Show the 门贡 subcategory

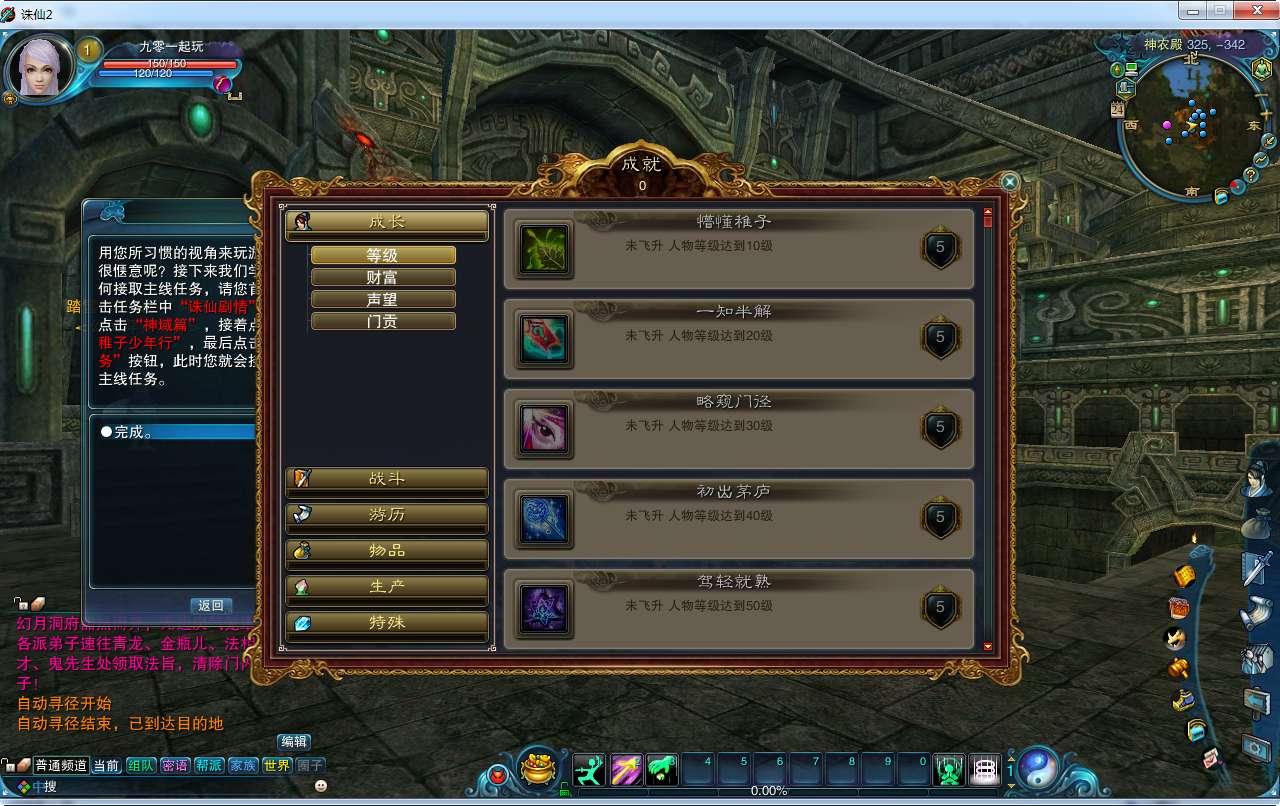[383, 321]
